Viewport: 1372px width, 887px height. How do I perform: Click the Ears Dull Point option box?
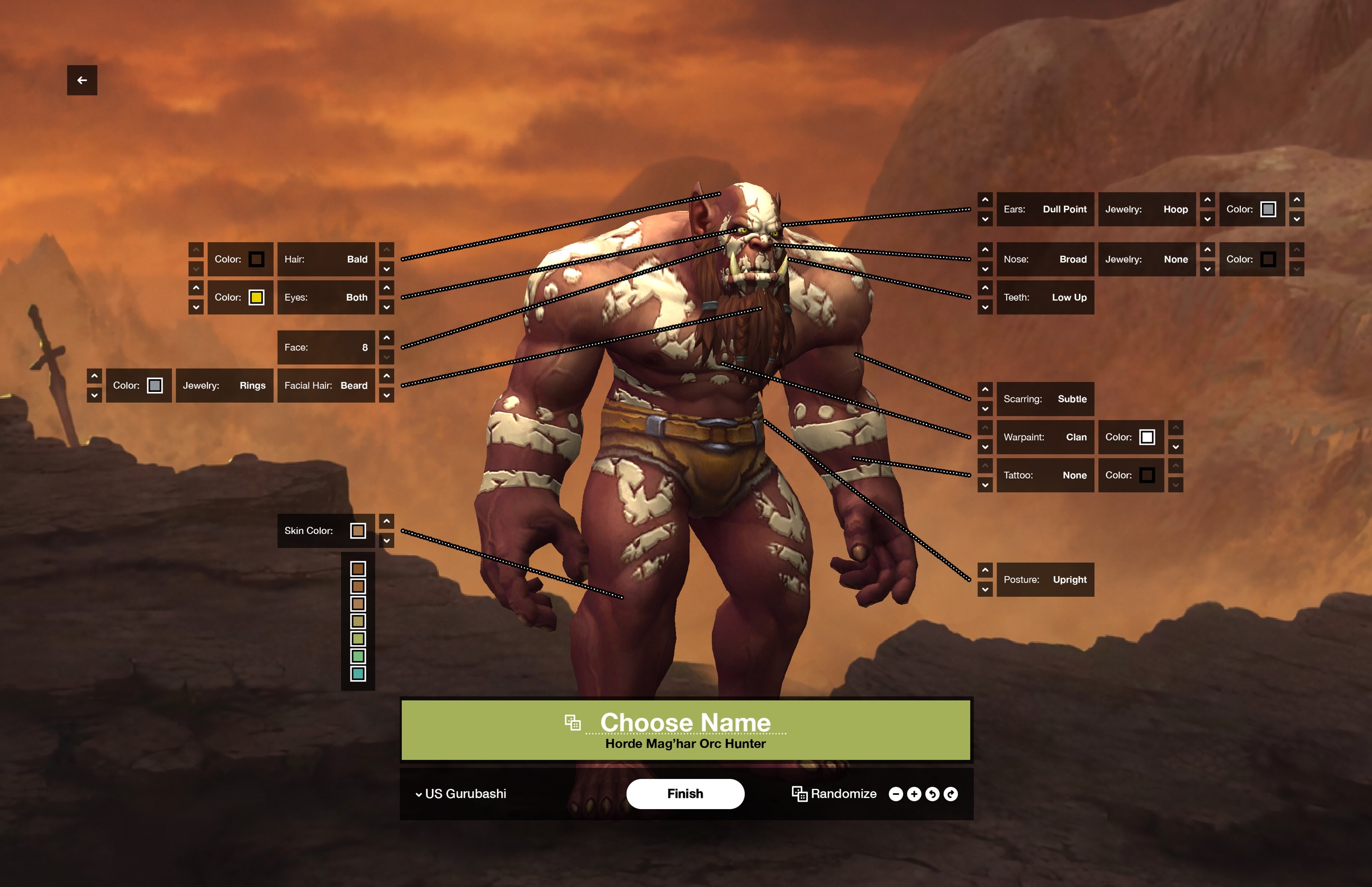[1044, 209]
